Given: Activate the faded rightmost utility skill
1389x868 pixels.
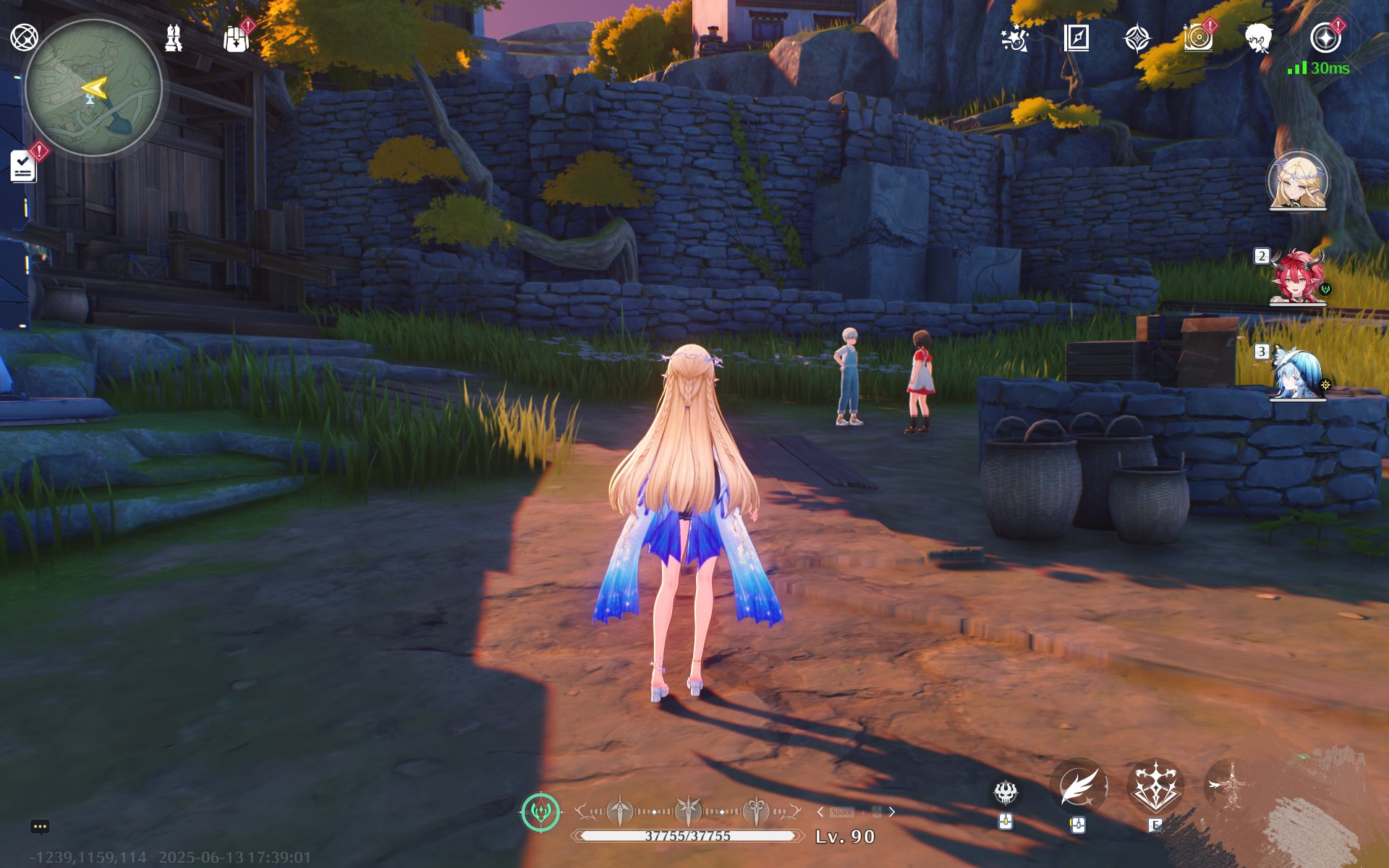Looking at the screenshot, I should pos(1228,784).
